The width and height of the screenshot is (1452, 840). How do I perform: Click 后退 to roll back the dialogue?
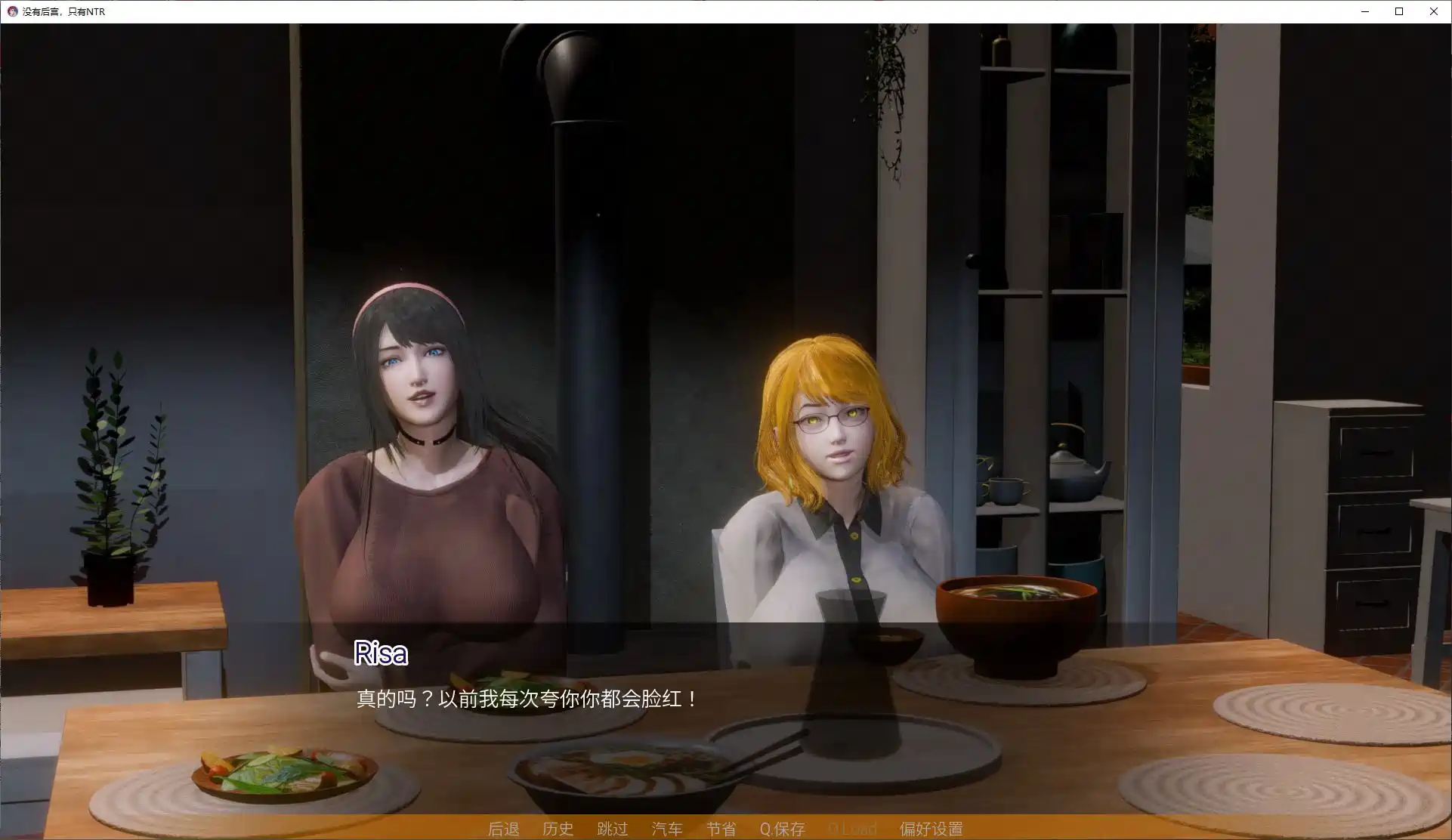(503, 829)
